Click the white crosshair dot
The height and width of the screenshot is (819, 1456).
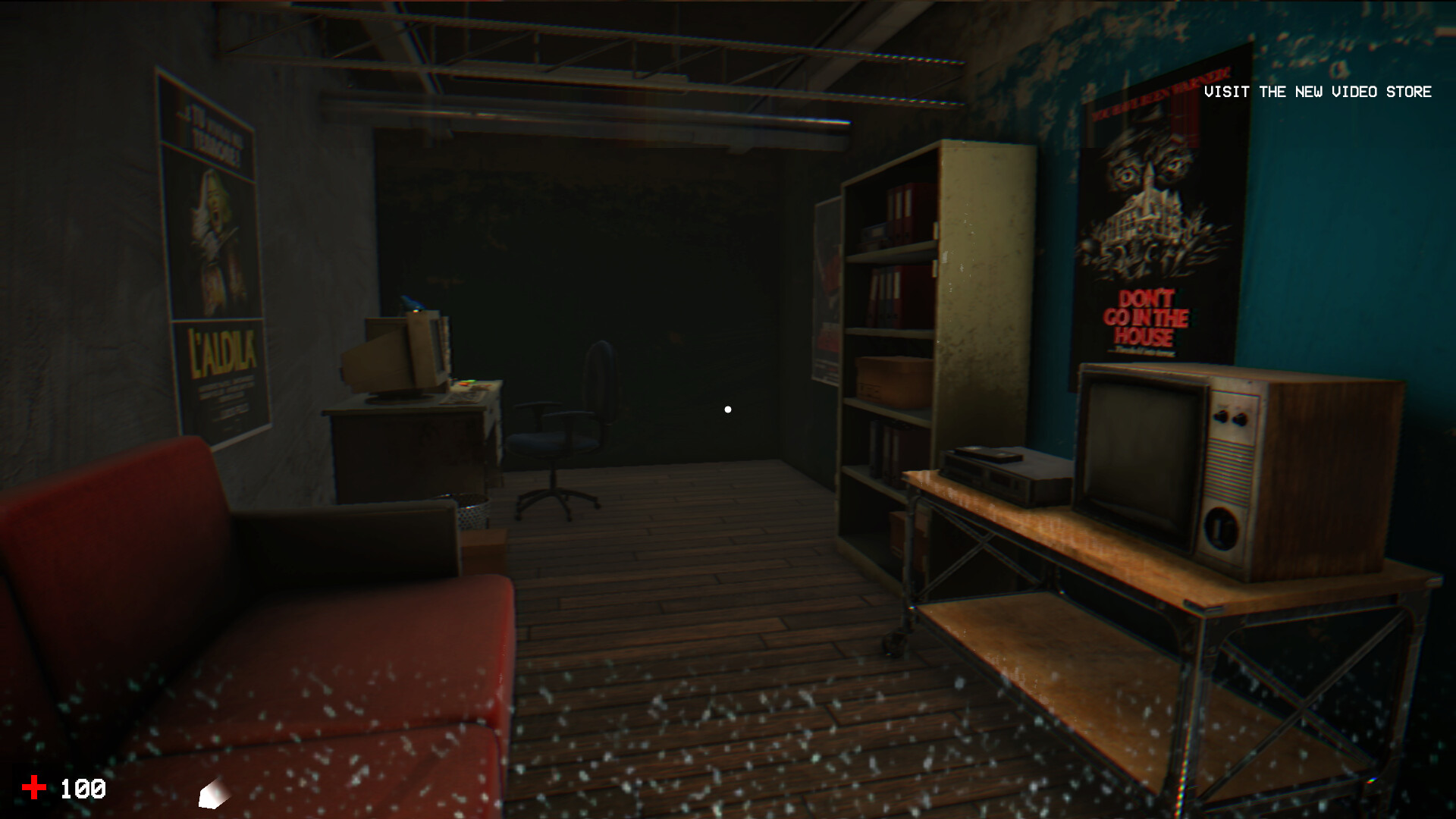(x=728, y=408)
